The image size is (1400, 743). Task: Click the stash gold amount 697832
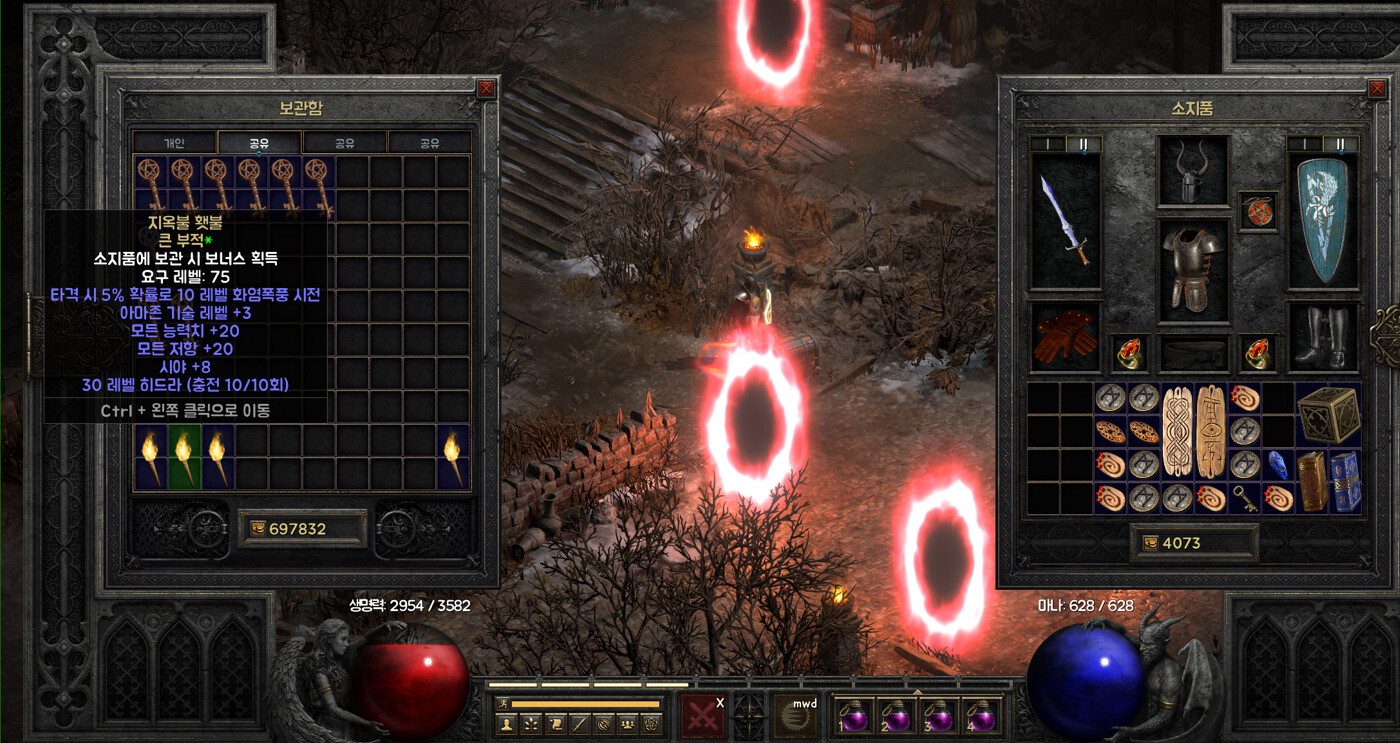click(x=302, y=528)
